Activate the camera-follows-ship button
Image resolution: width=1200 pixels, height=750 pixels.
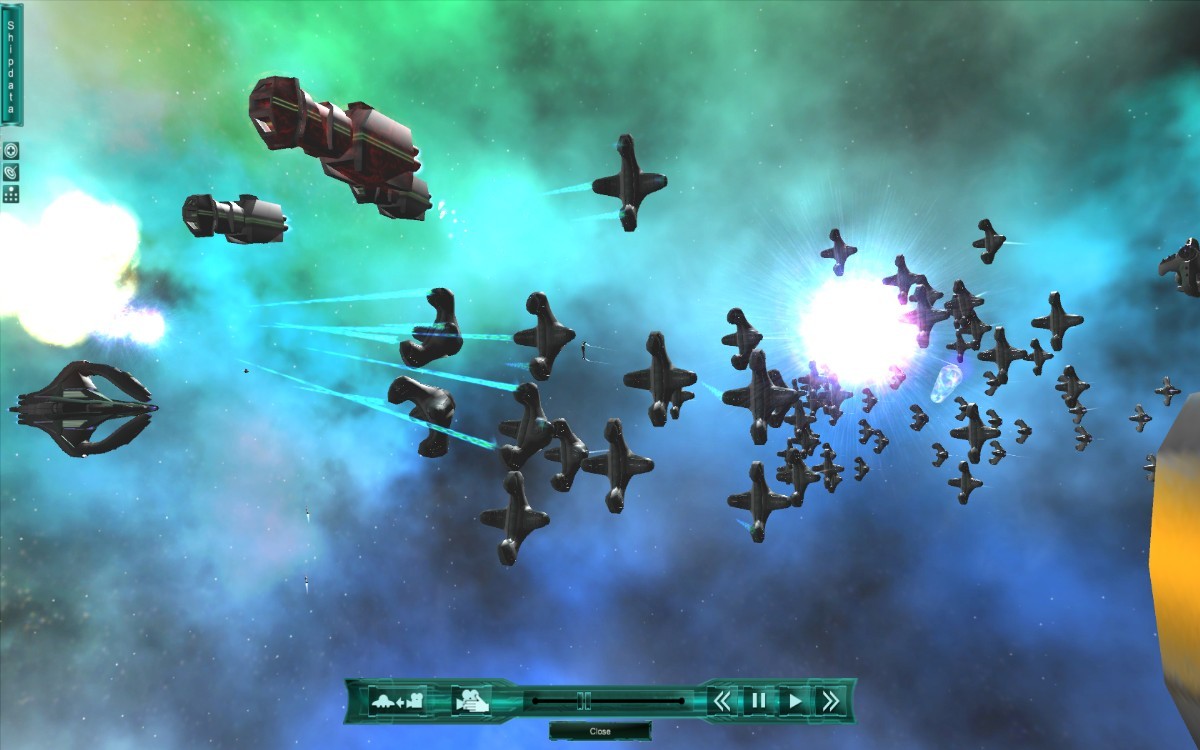pos(398,701)
